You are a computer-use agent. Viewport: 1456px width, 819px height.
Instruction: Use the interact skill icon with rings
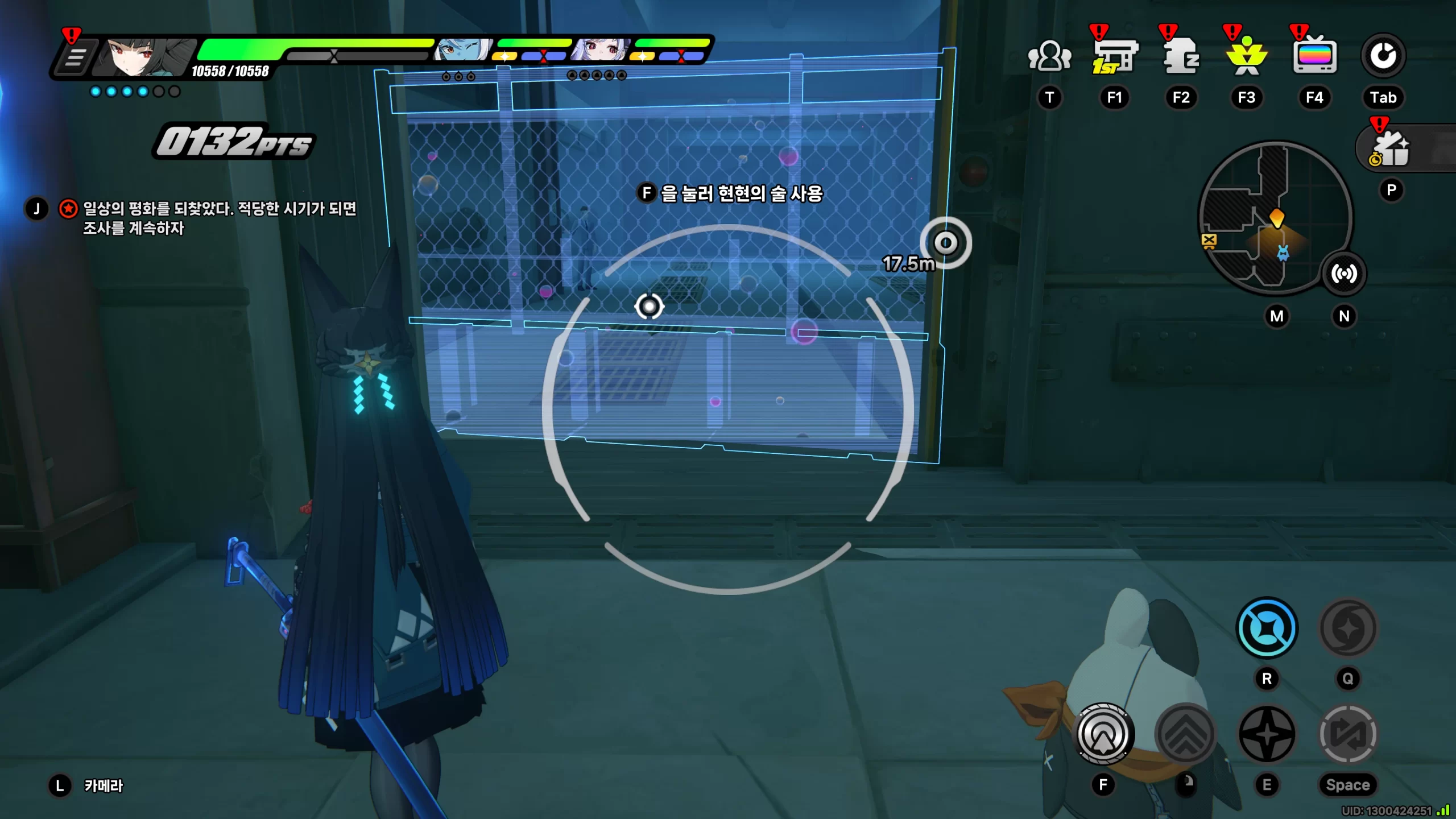coord(1103,734)
